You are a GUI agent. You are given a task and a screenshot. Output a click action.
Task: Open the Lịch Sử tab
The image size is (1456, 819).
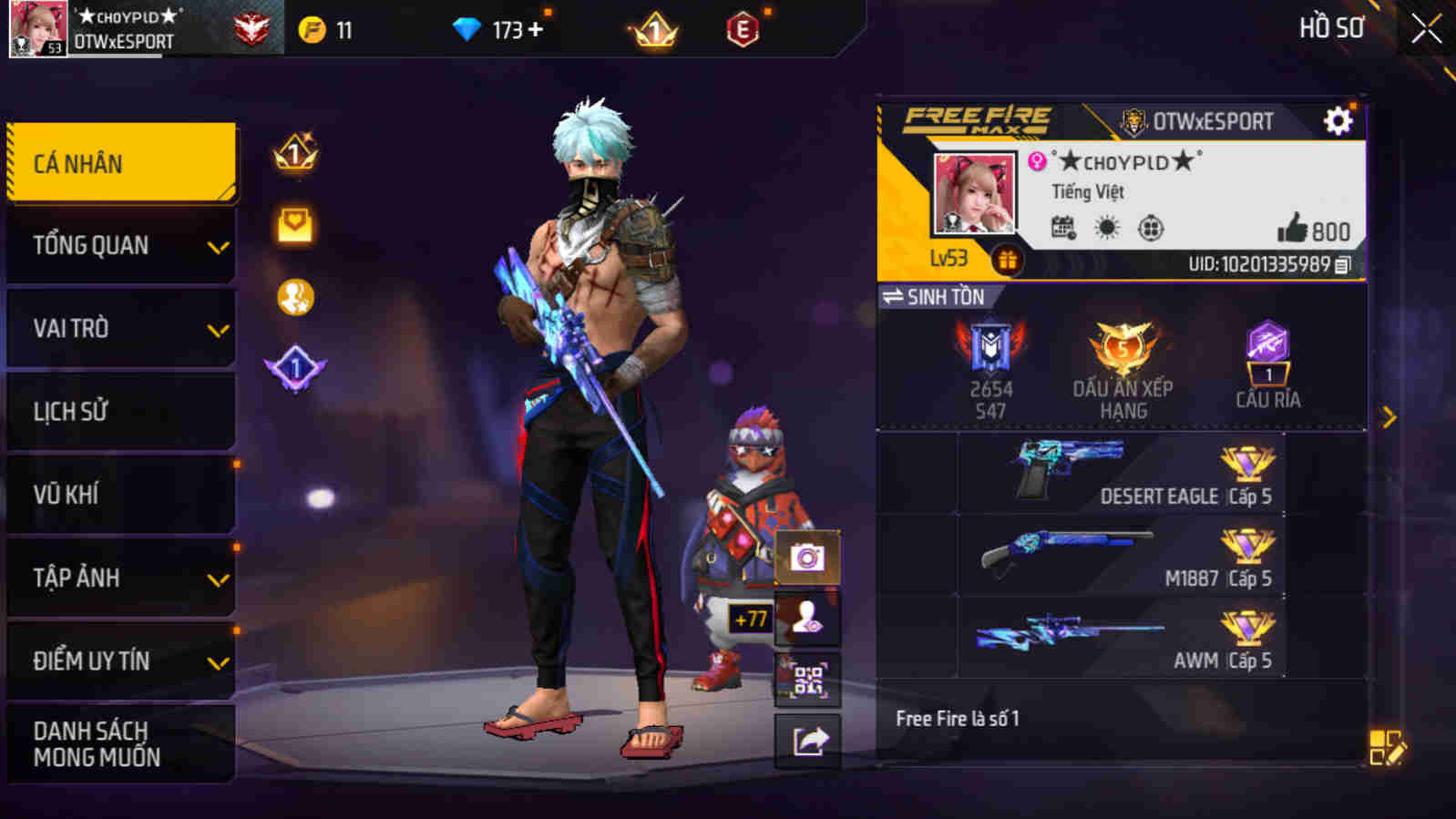pos(118,411)
